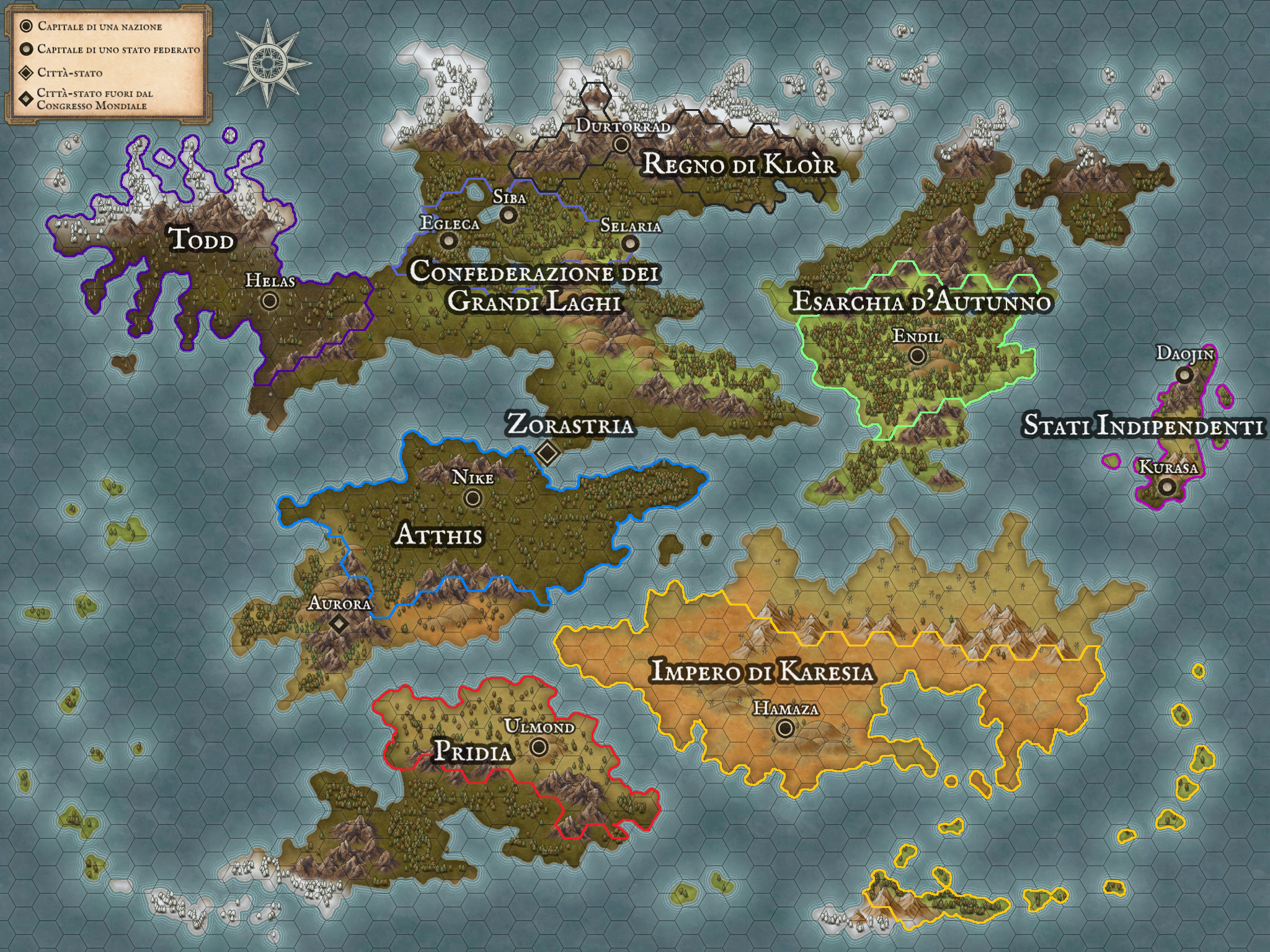Click the Siba city marker
The width and height of the screenshot is (1270, 952).
click(509, 215)
